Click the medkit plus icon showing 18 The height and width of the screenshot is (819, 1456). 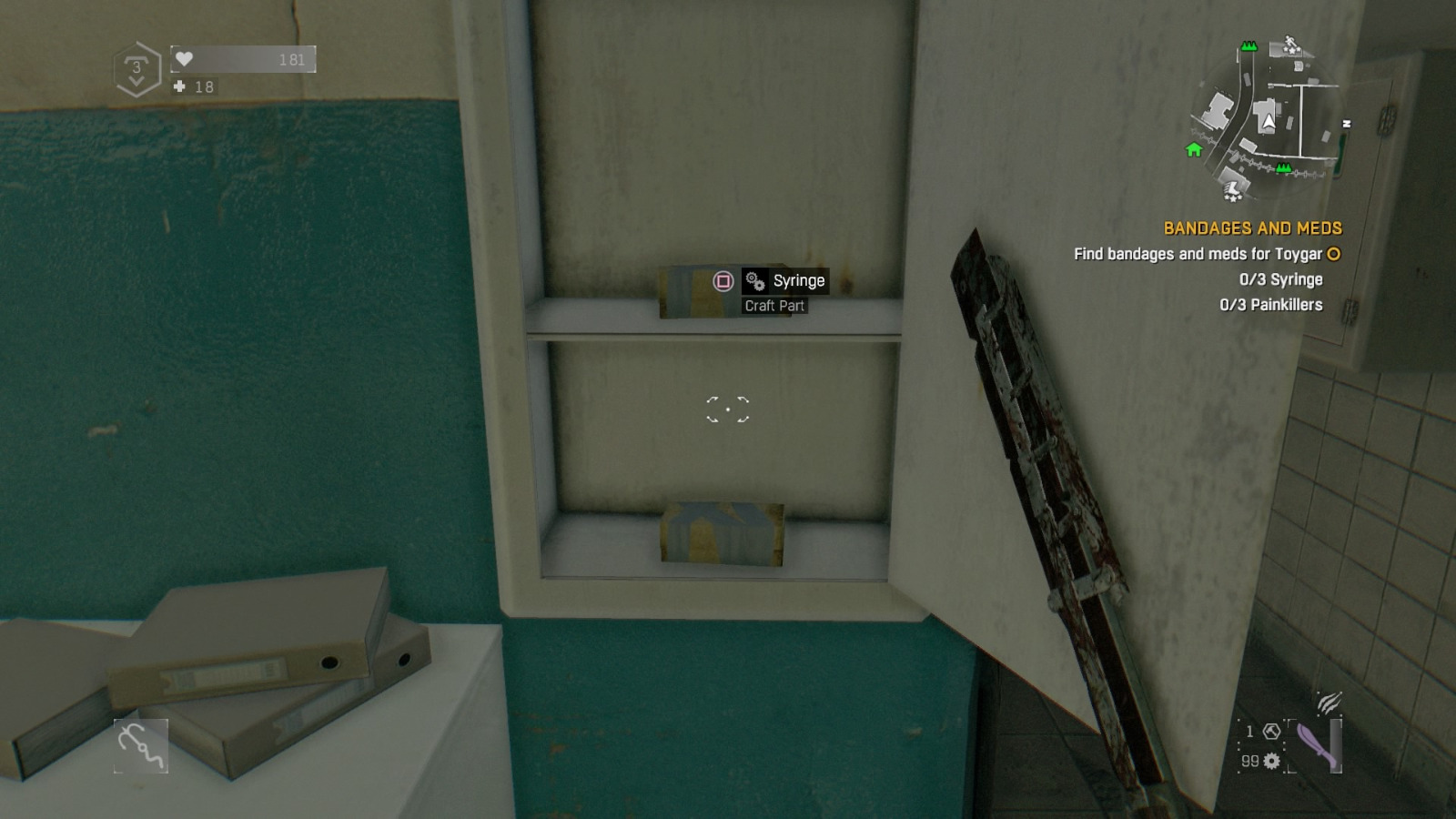click(x=178, y=87)
